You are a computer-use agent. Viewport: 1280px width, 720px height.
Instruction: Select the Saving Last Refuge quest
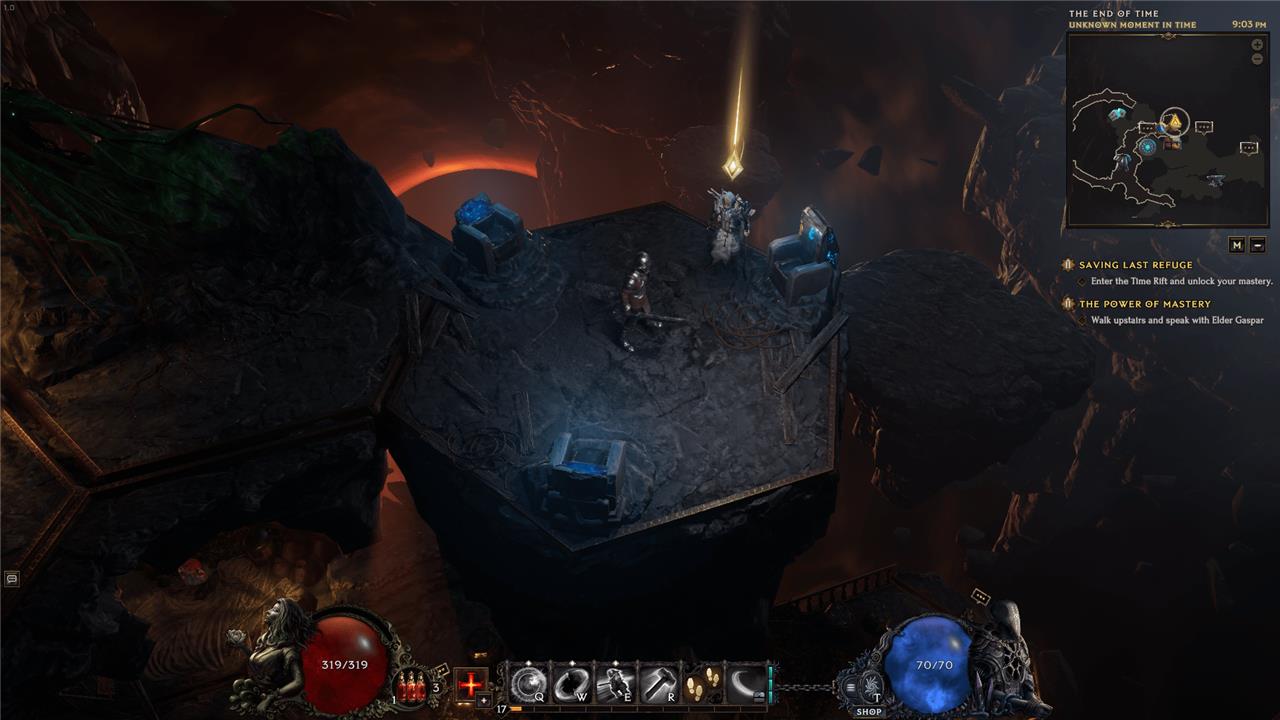click(x=1135, y=265)
